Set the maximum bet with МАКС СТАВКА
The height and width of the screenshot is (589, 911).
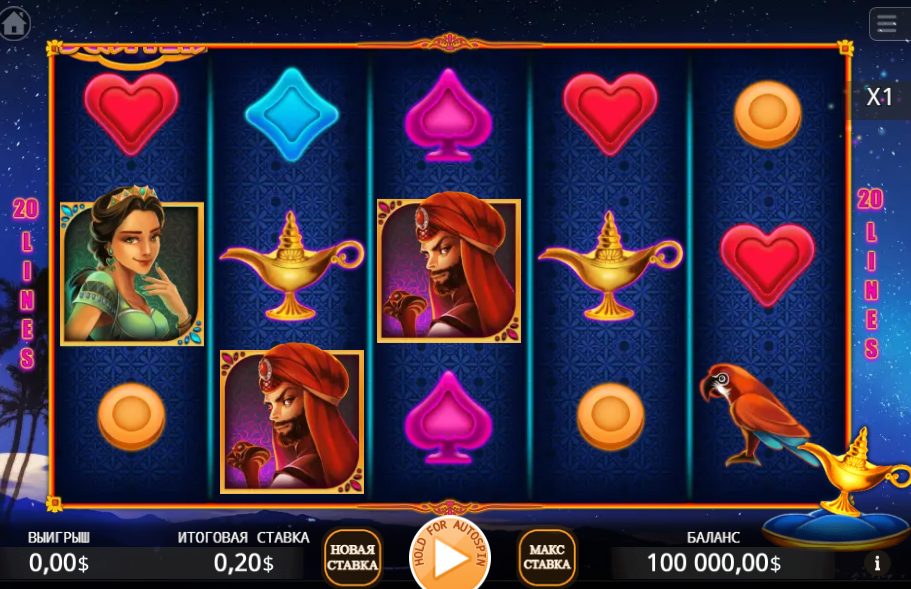(547, 558)
